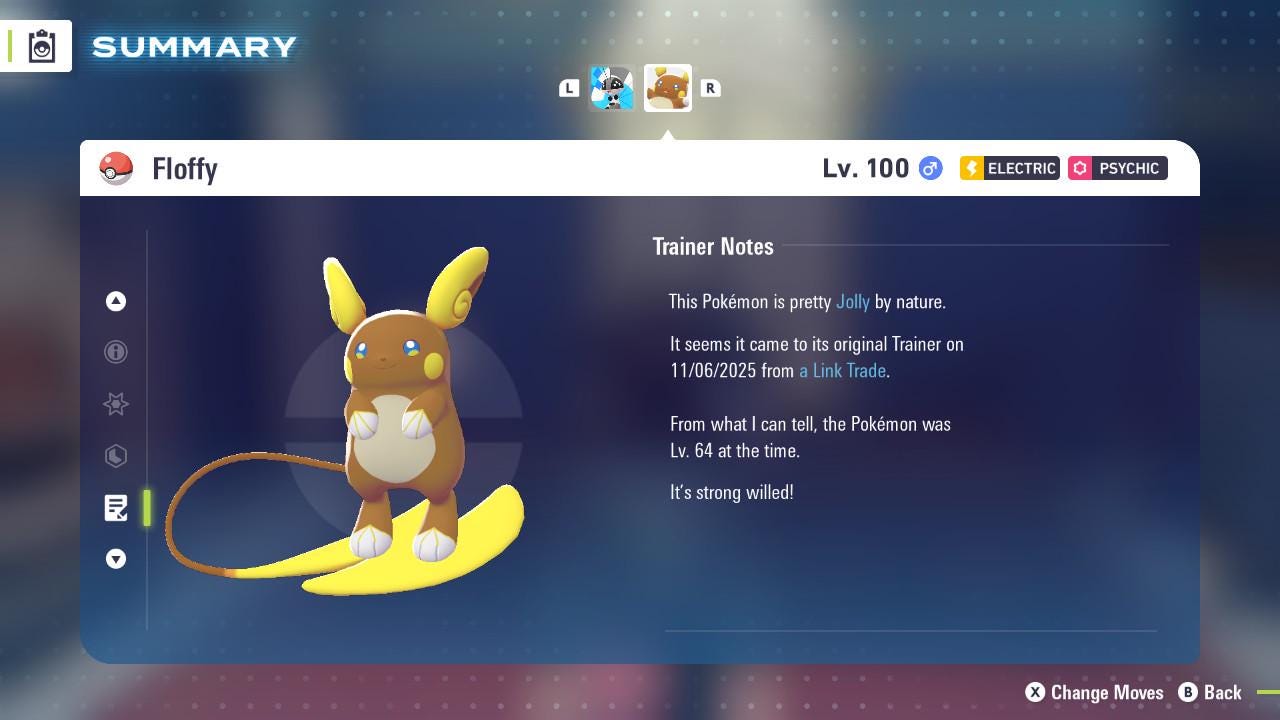The image size is (1280, 720).
Task: Click the male gender symbol near Lv. 100
Action: (x=929, y=168)
